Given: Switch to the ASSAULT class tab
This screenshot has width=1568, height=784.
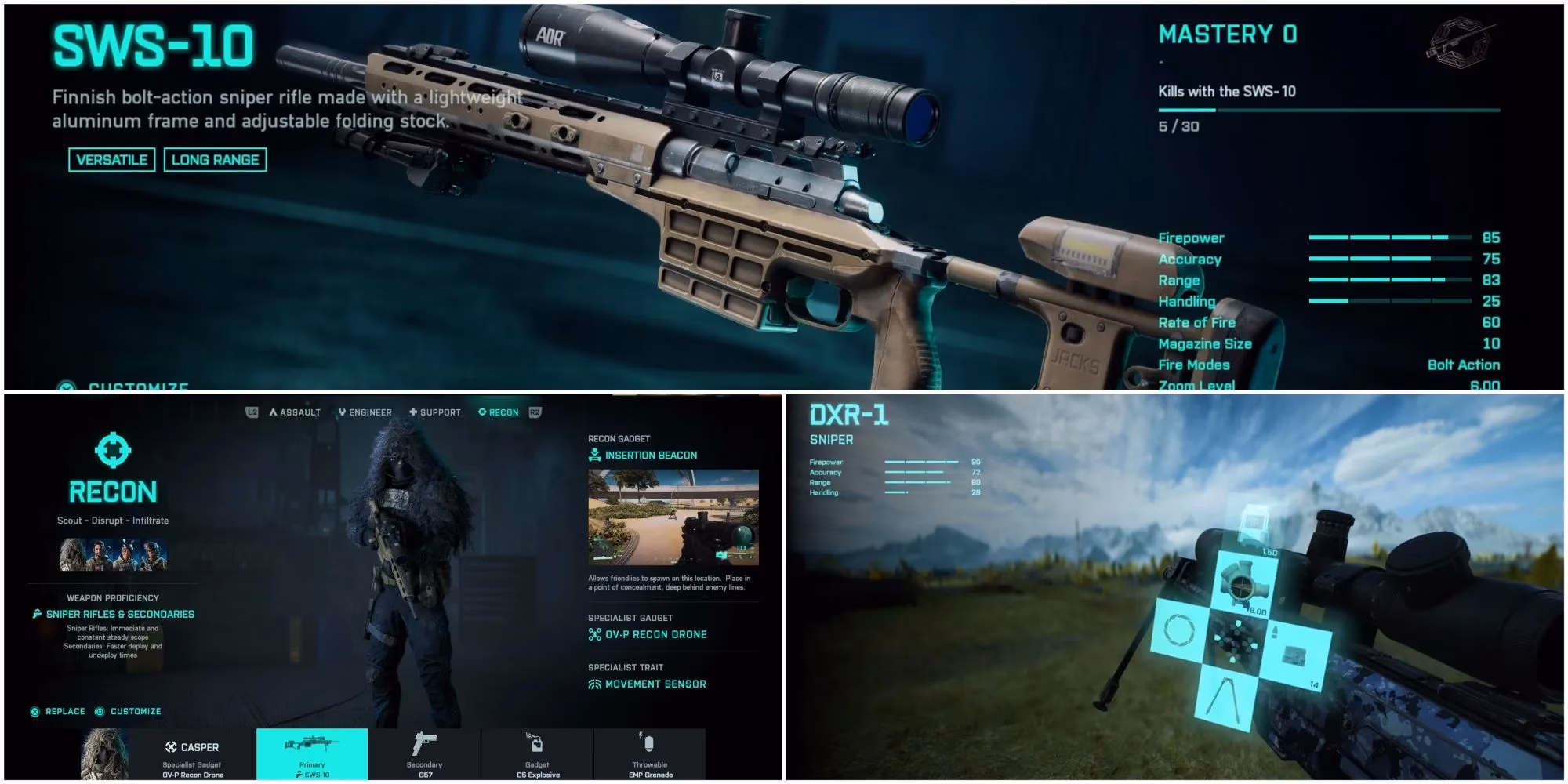Looking at the screenshot, I should (296, 412).
